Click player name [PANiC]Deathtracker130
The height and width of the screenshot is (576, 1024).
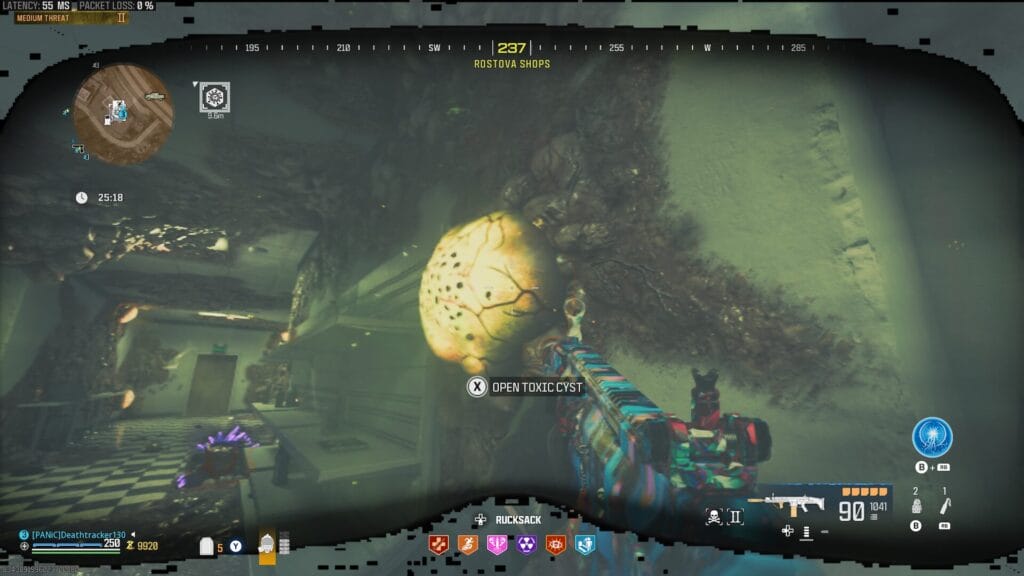(78, 535)
